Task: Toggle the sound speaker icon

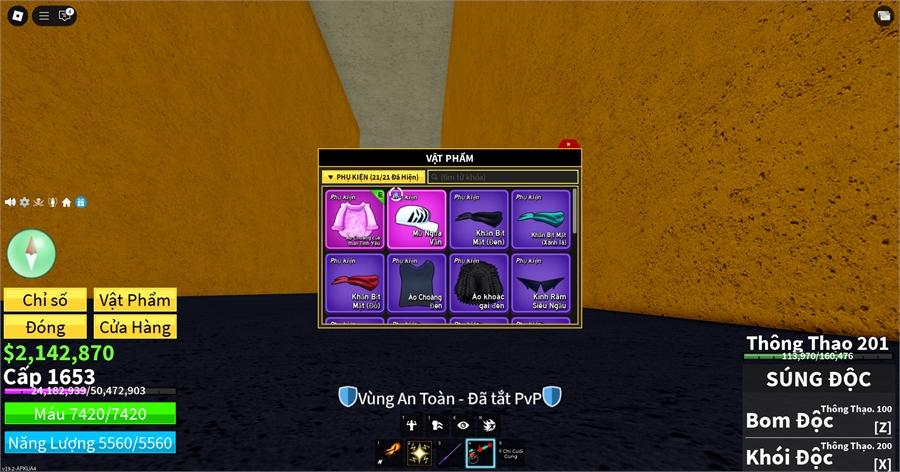Action: [11, 202]
